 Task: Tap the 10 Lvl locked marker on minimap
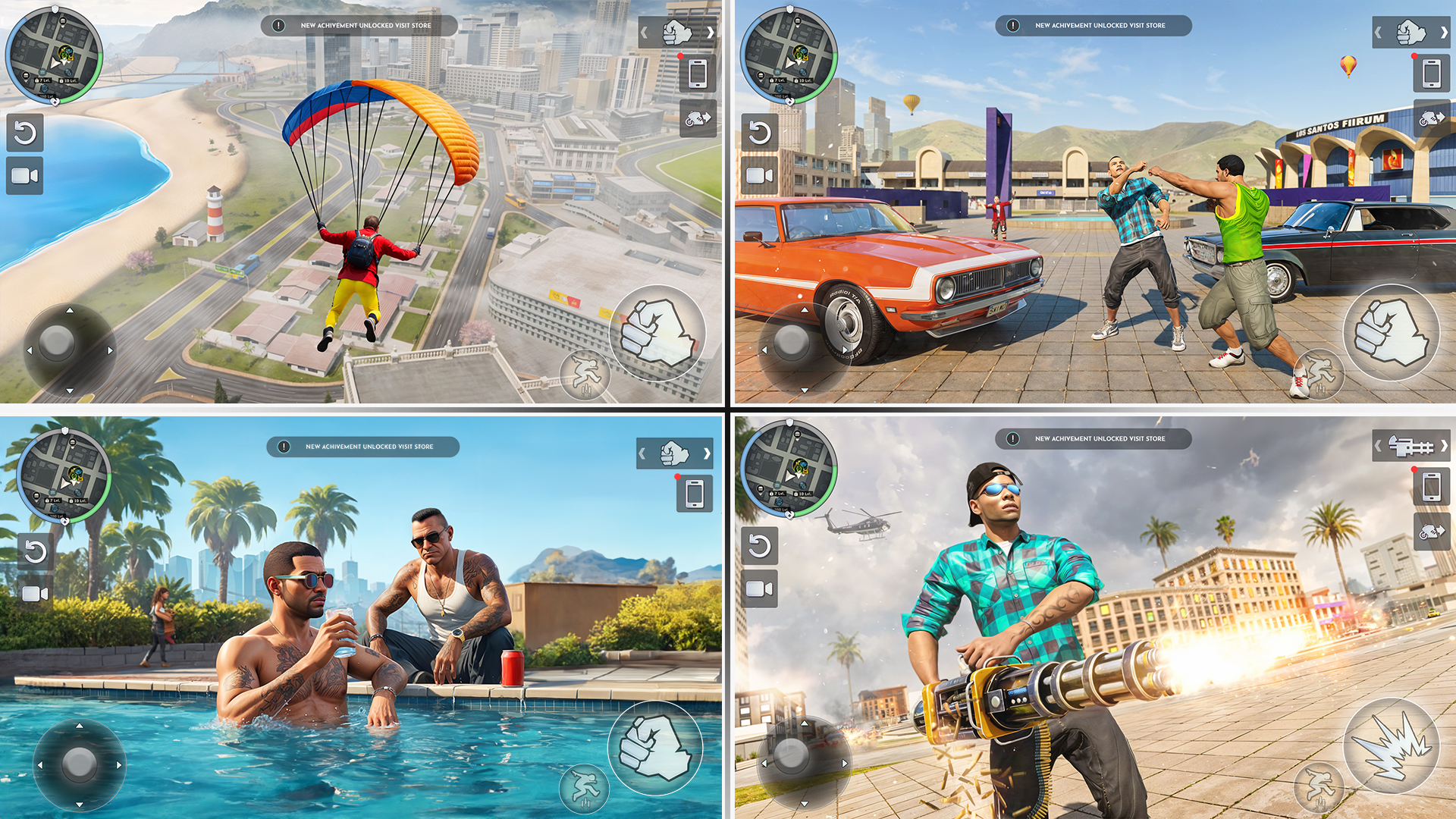tap(70, 80)
